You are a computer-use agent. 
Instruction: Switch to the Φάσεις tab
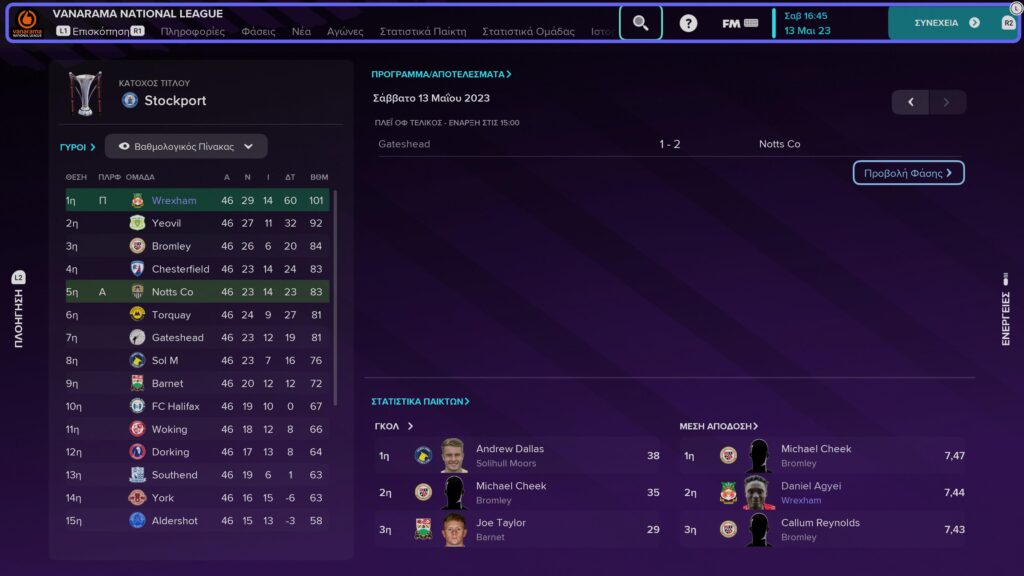(x=258, y=31)
